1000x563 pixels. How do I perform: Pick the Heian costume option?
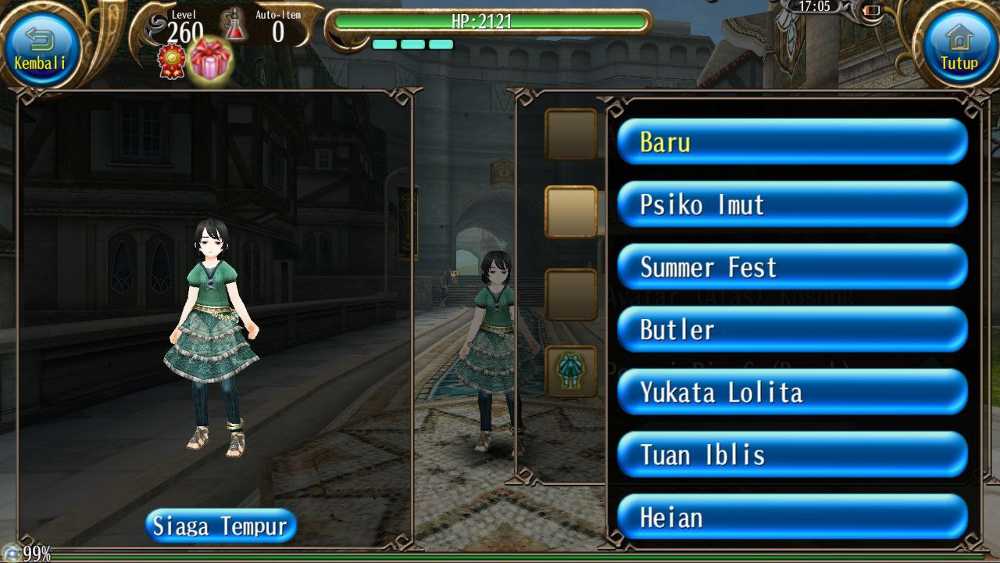pyautogui.click(x=792, y=517)
